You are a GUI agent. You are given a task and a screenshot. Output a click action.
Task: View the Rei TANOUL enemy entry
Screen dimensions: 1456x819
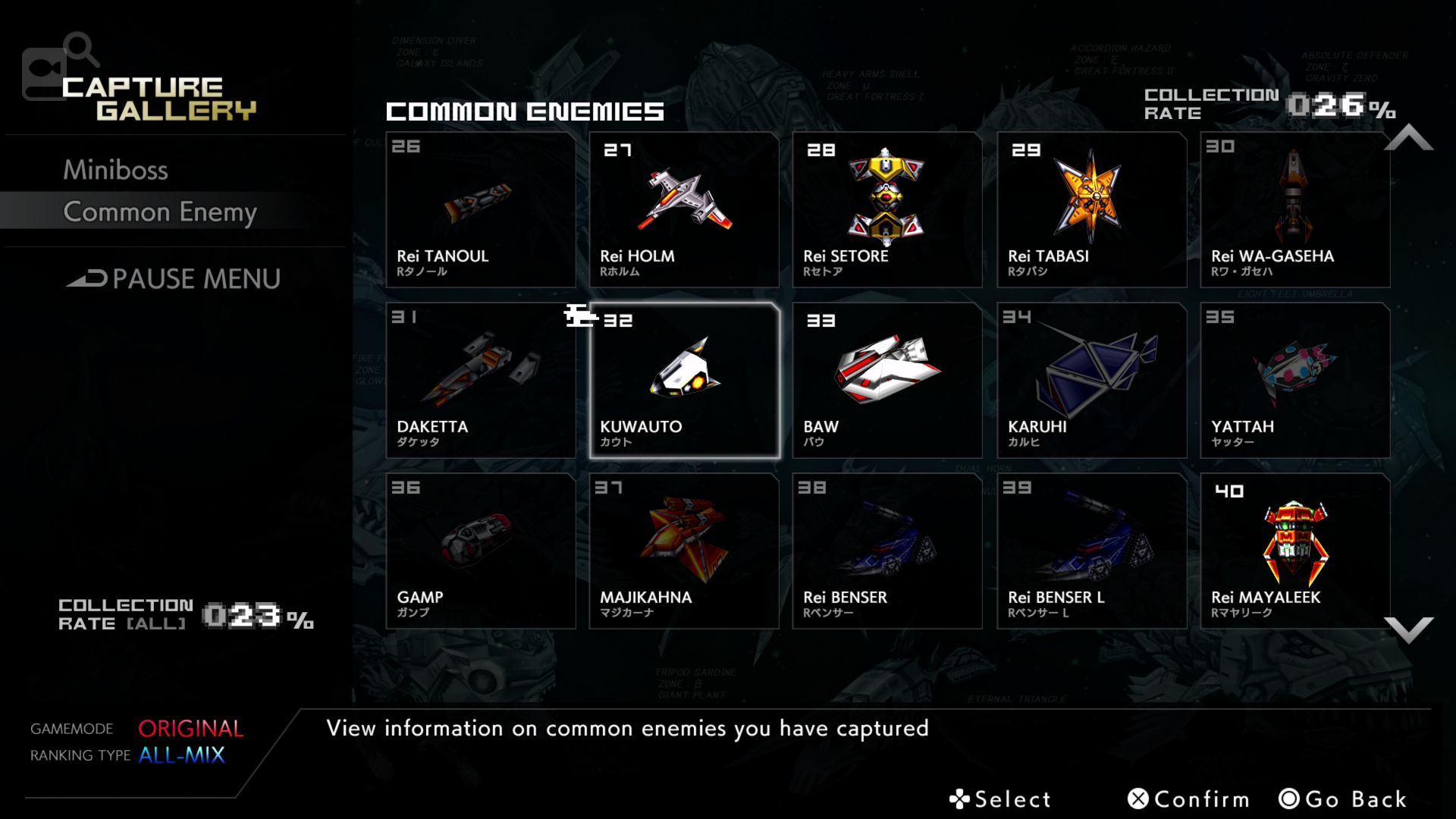pyautogui.click(x=481, y=210)
